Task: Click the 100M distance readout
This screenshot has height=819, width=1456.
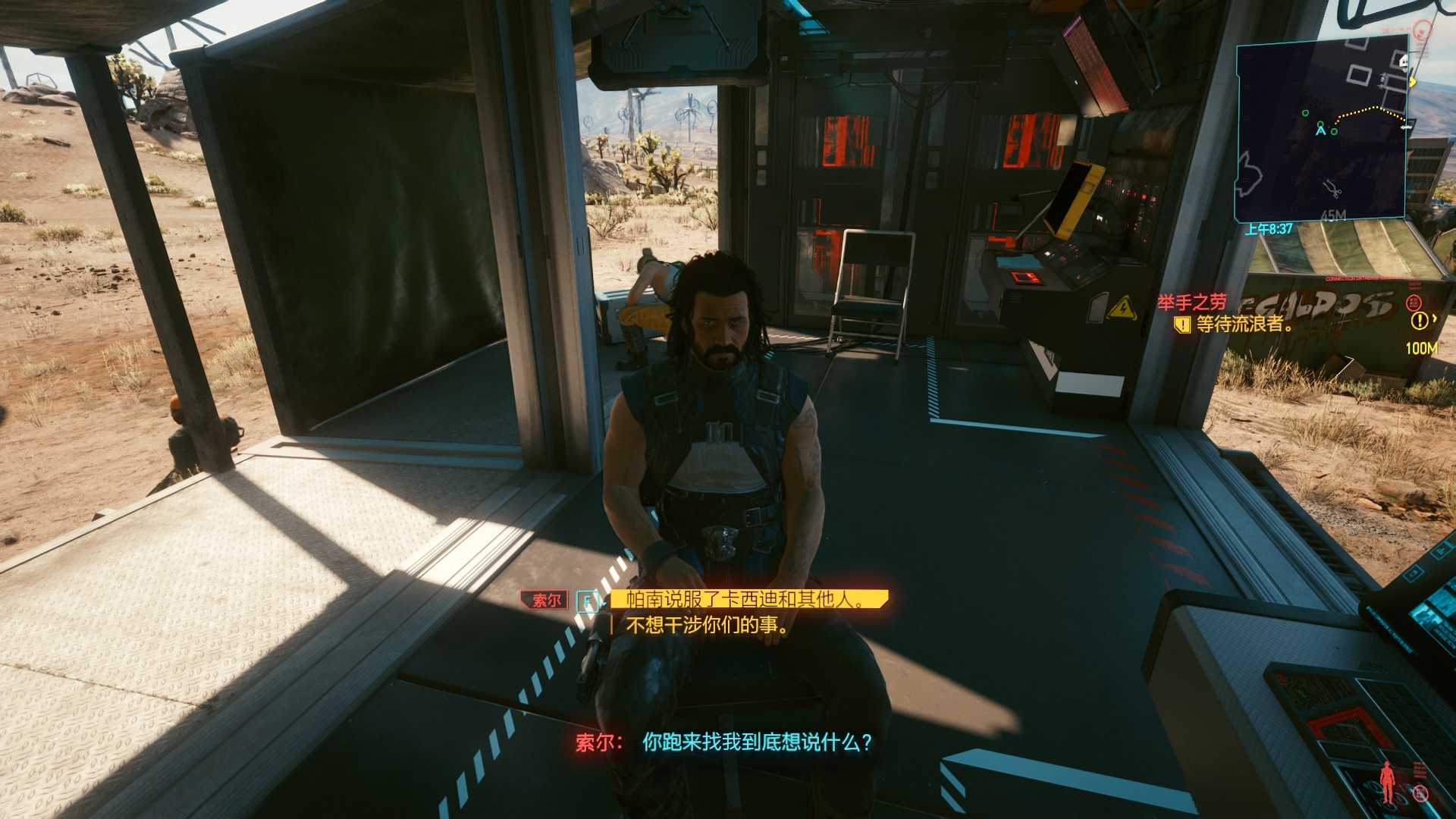Action: [x=1420, y=347]
